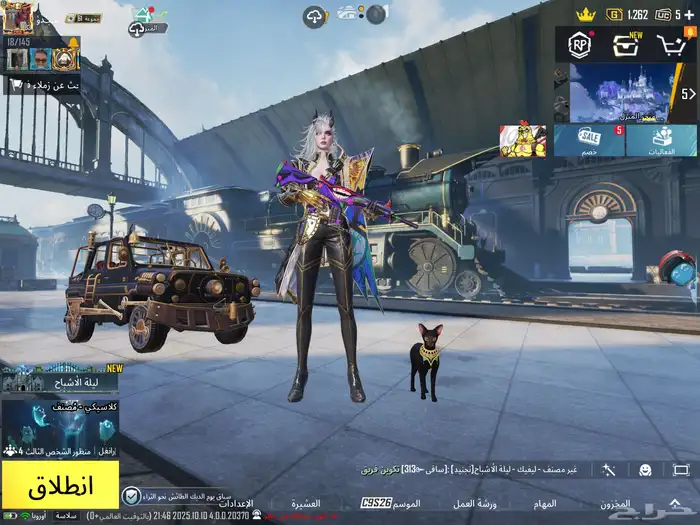Open the inventory (المخزون) menu

coord(615,503)
